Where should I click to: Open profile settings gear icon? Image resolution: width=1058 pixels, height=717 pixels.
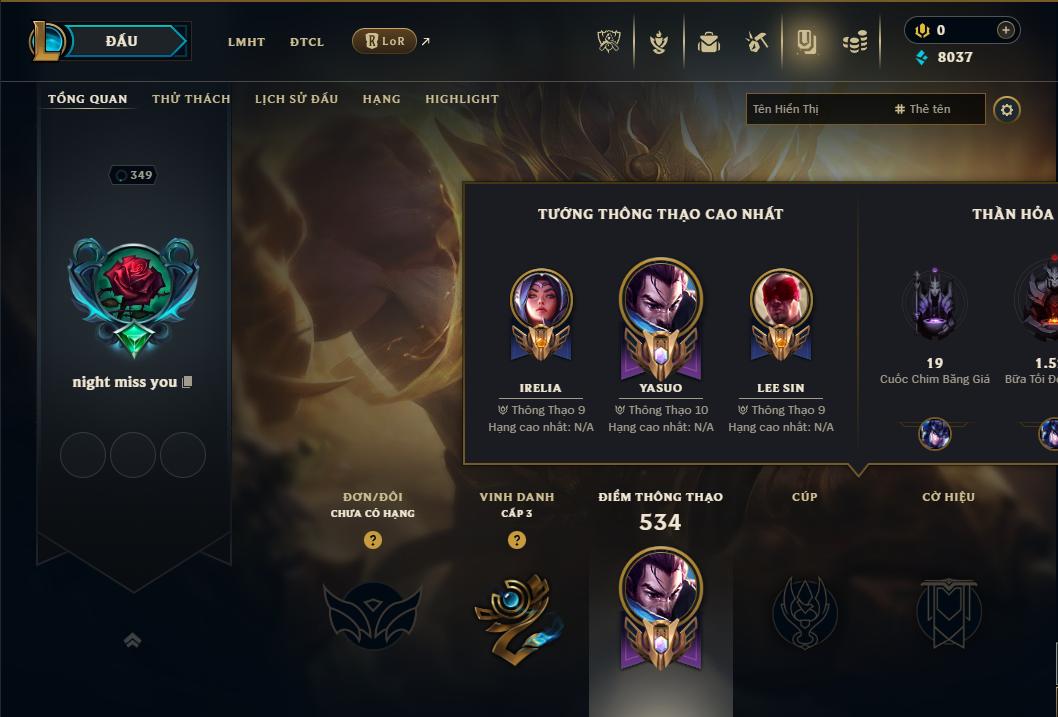pyautogui.click(x=1007, y=109)
